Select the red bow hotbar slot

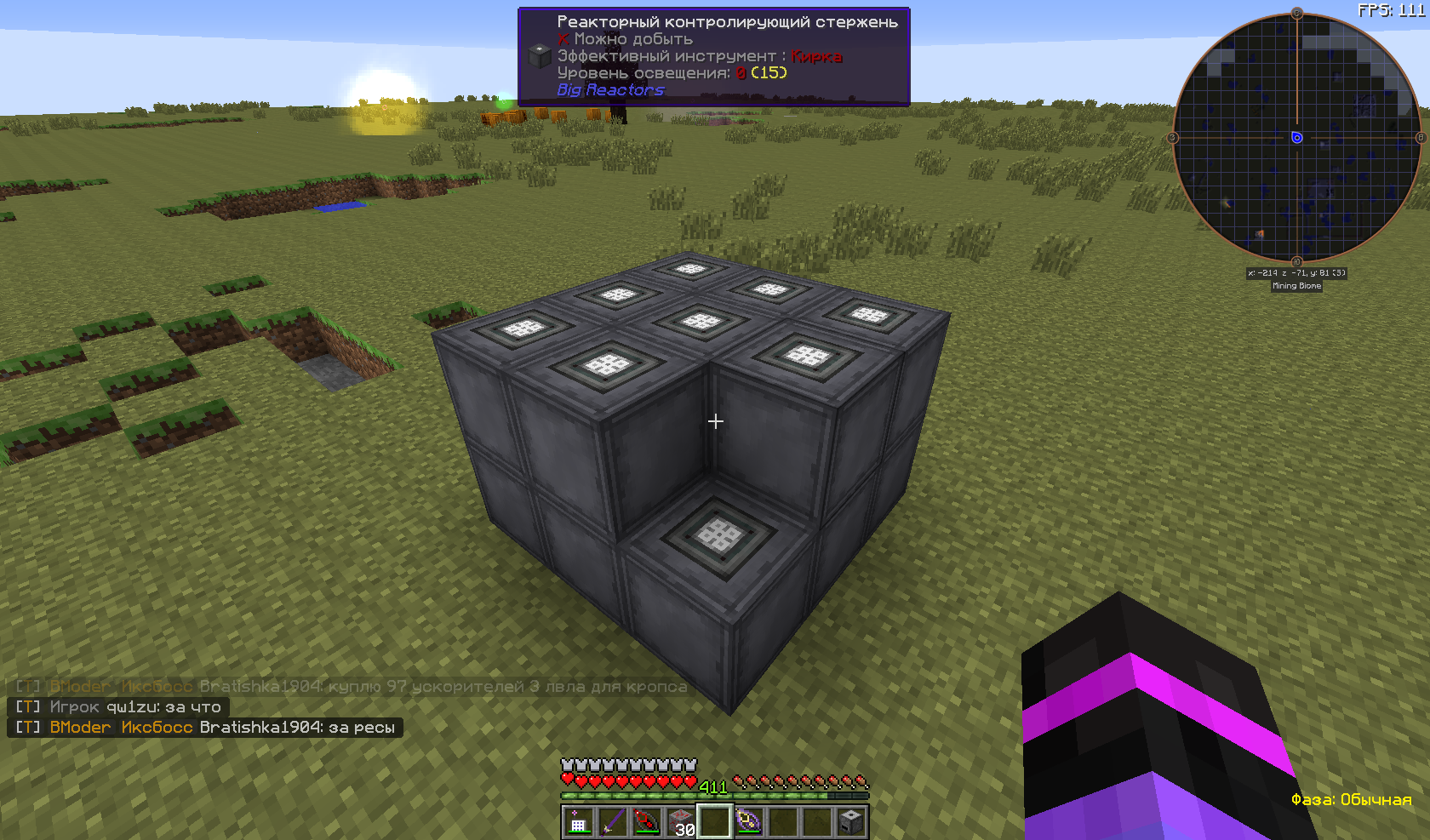[x=646, y=822]
